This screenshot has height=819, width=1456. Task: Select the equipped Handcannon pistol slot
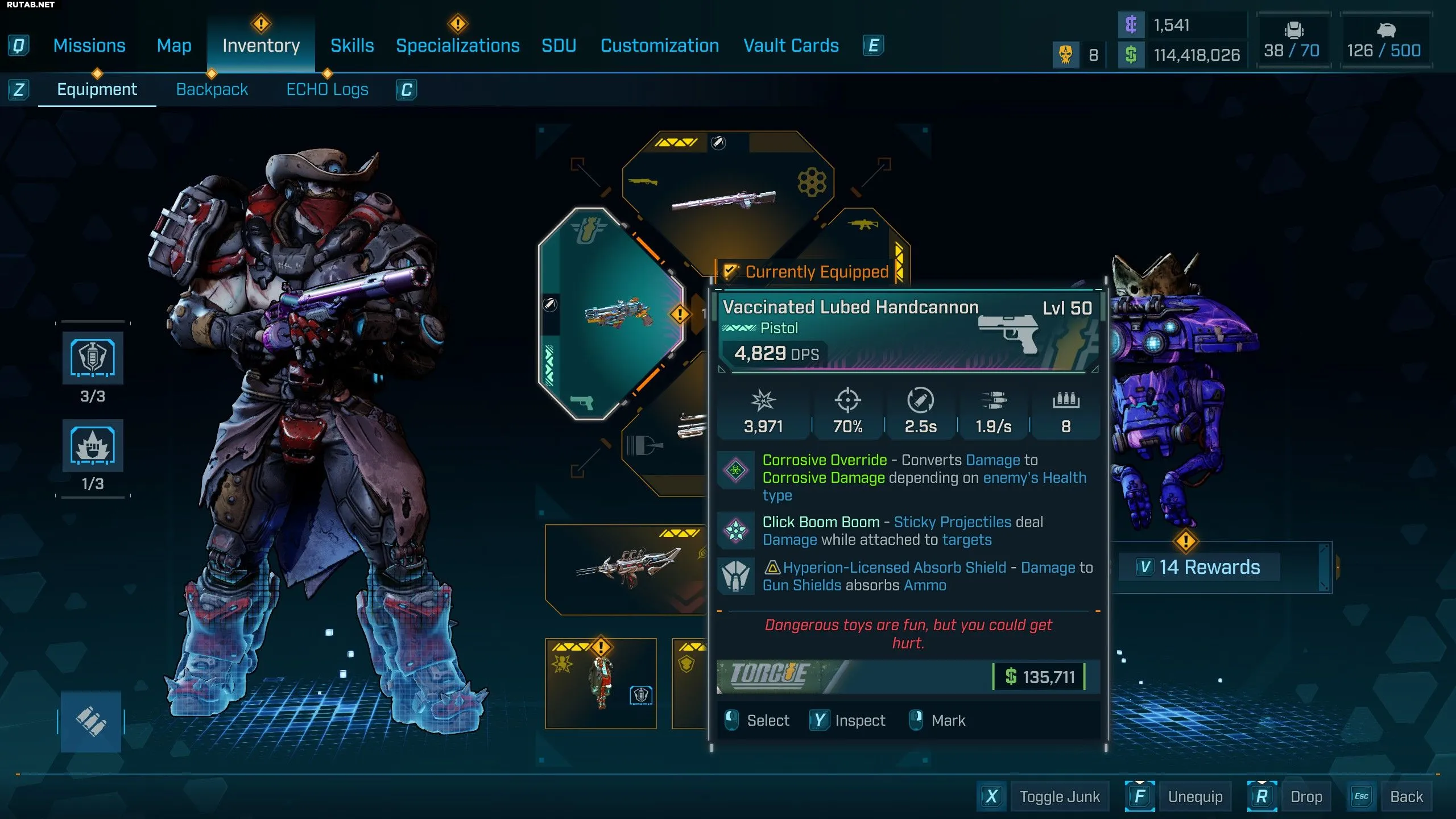click(x=611, y=313)
